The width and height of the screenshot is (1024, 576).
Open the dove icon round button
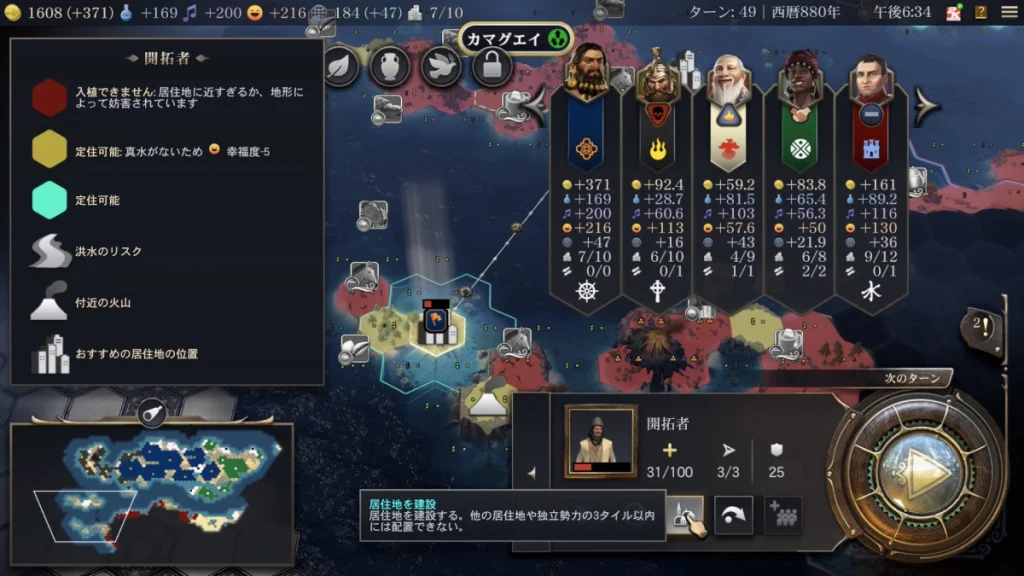[x=439, y=67]
